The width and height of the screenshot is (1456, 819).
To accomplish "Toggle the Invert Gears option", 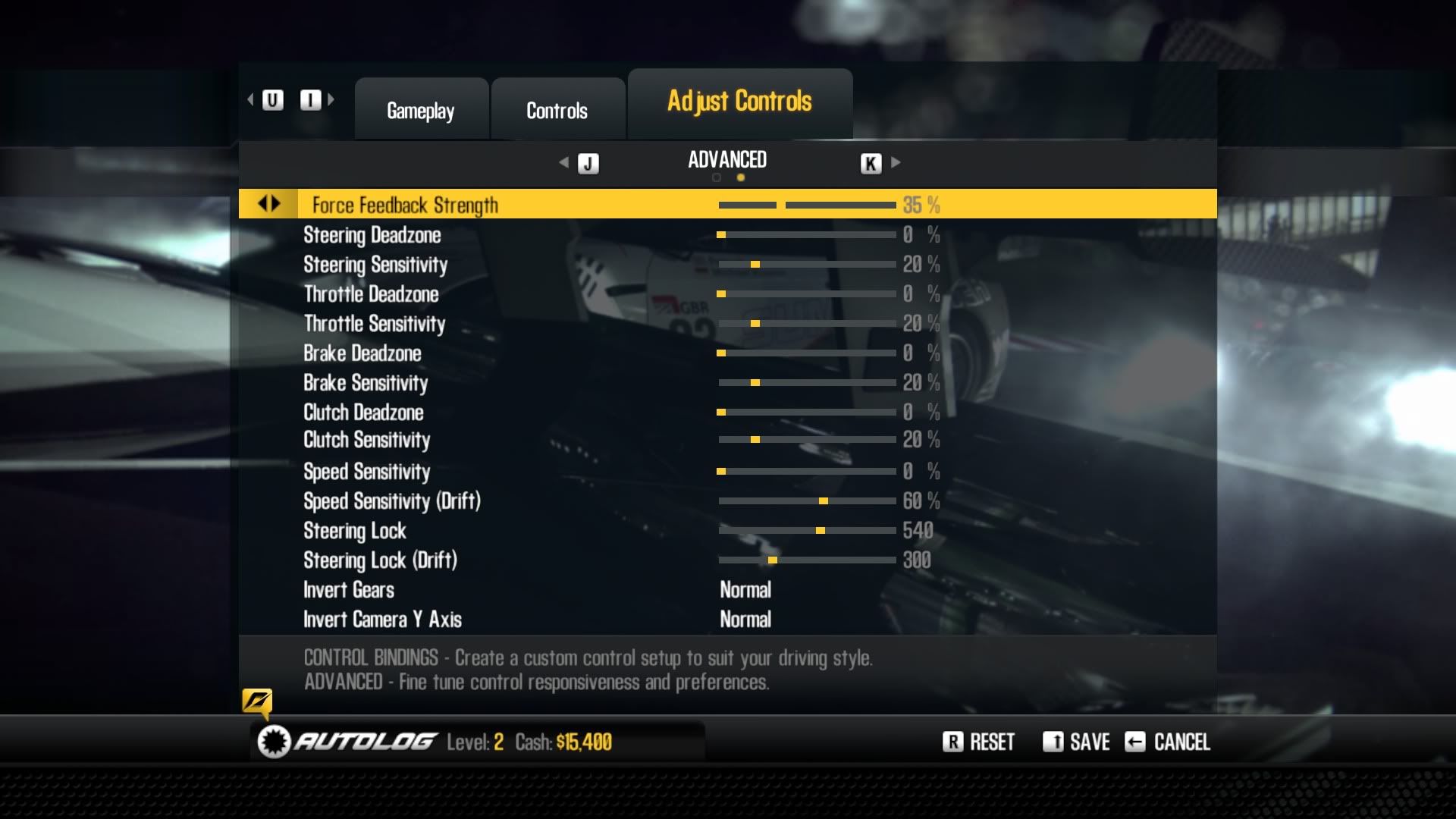I will [745, 590].
